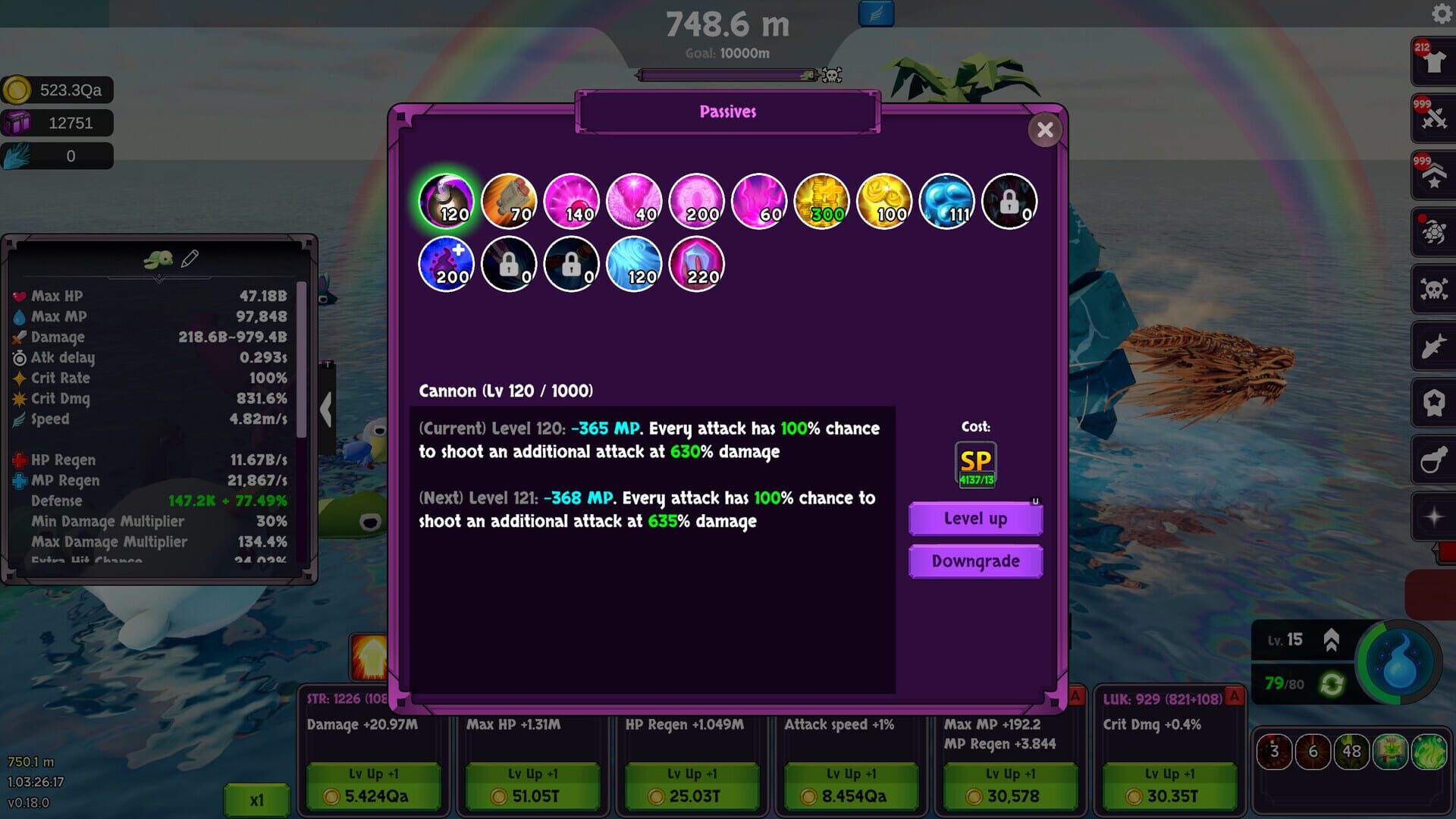1456x819 pixels.
Task: Close the Passives window
Action: tap(1045, 130)
